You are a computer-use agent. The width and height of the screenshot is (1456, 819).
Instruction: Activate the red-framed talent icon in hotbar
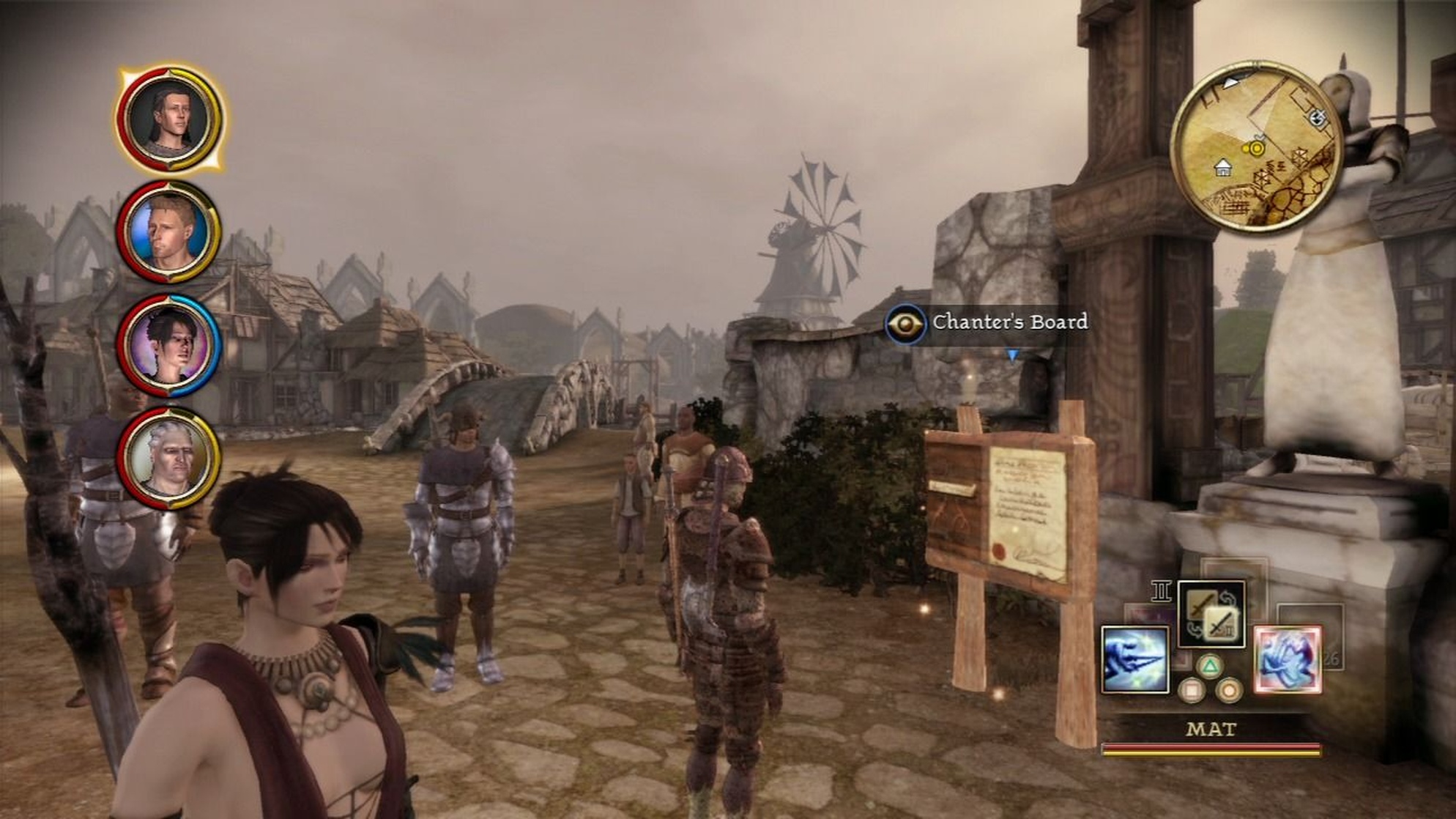pyautogui.click(x=1288, y=658)
